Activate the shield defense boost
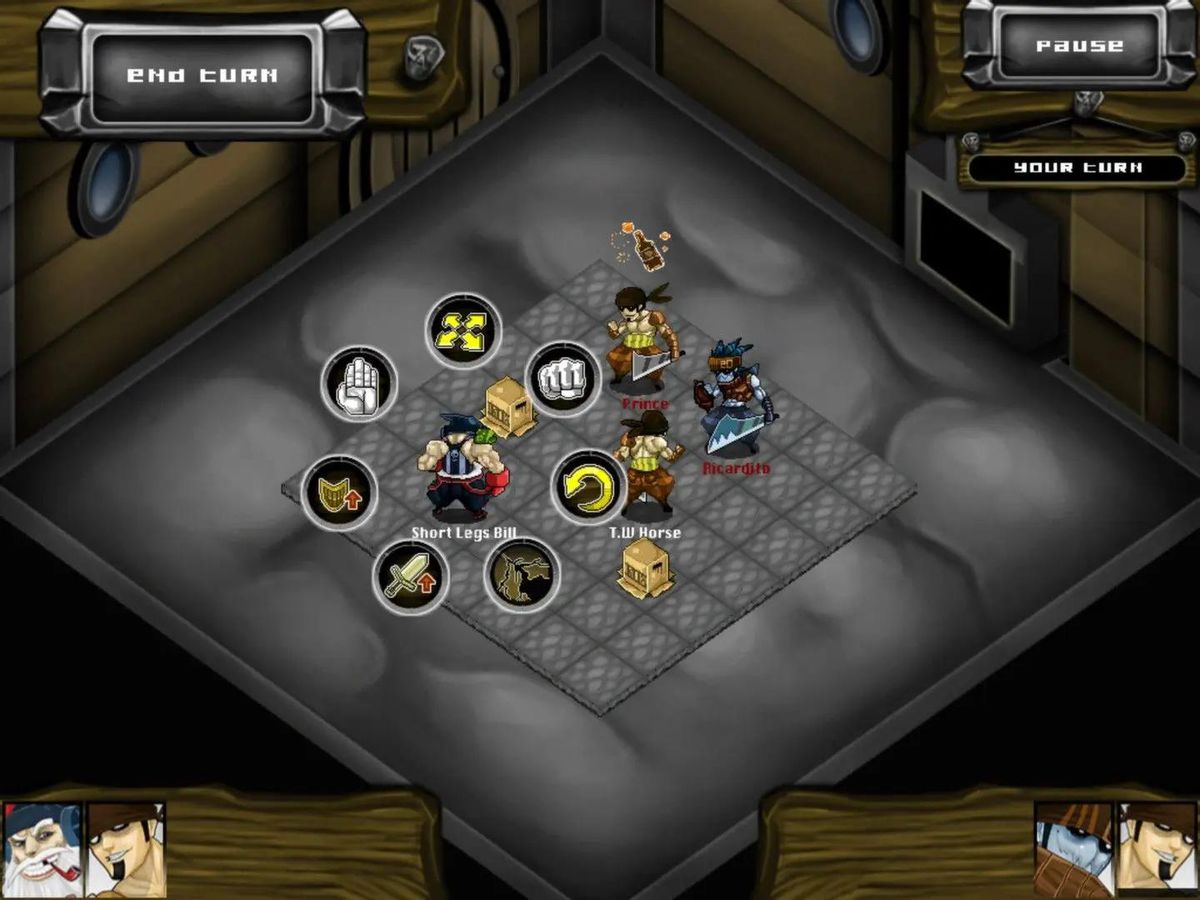This screenshot has height=900, width=1200. pyautogui.click(x=340, y=492)
